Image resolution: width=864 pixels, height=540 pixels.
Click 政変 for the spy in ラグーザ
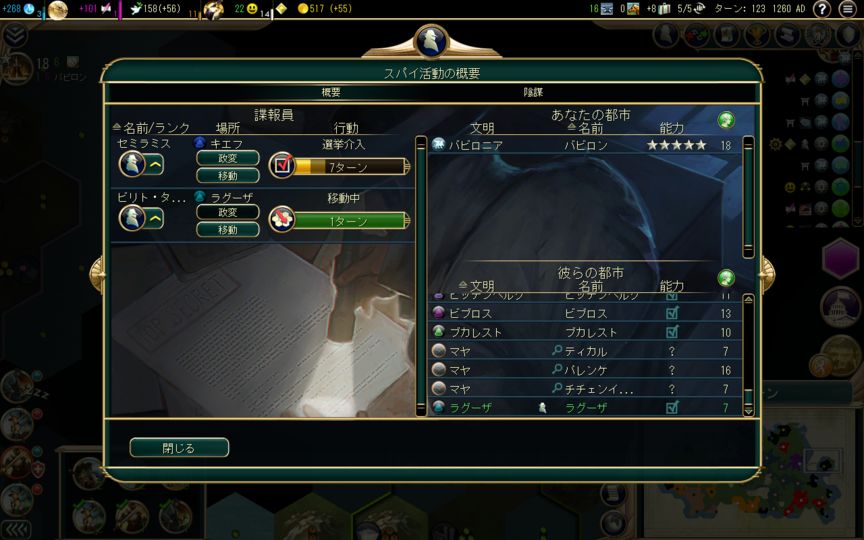[x=227, y=212]
